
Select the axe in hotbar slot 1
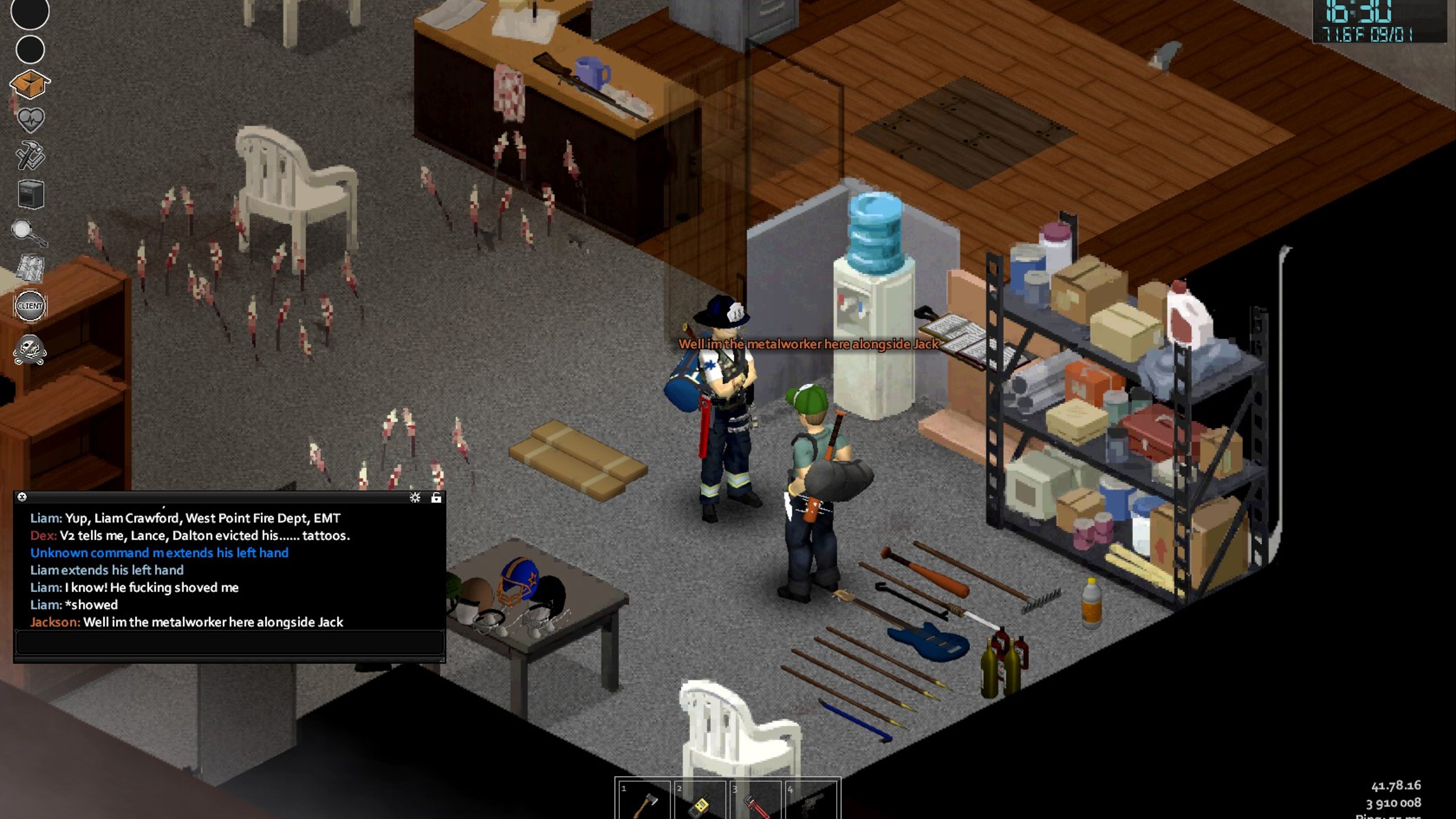tap(644, 802)
